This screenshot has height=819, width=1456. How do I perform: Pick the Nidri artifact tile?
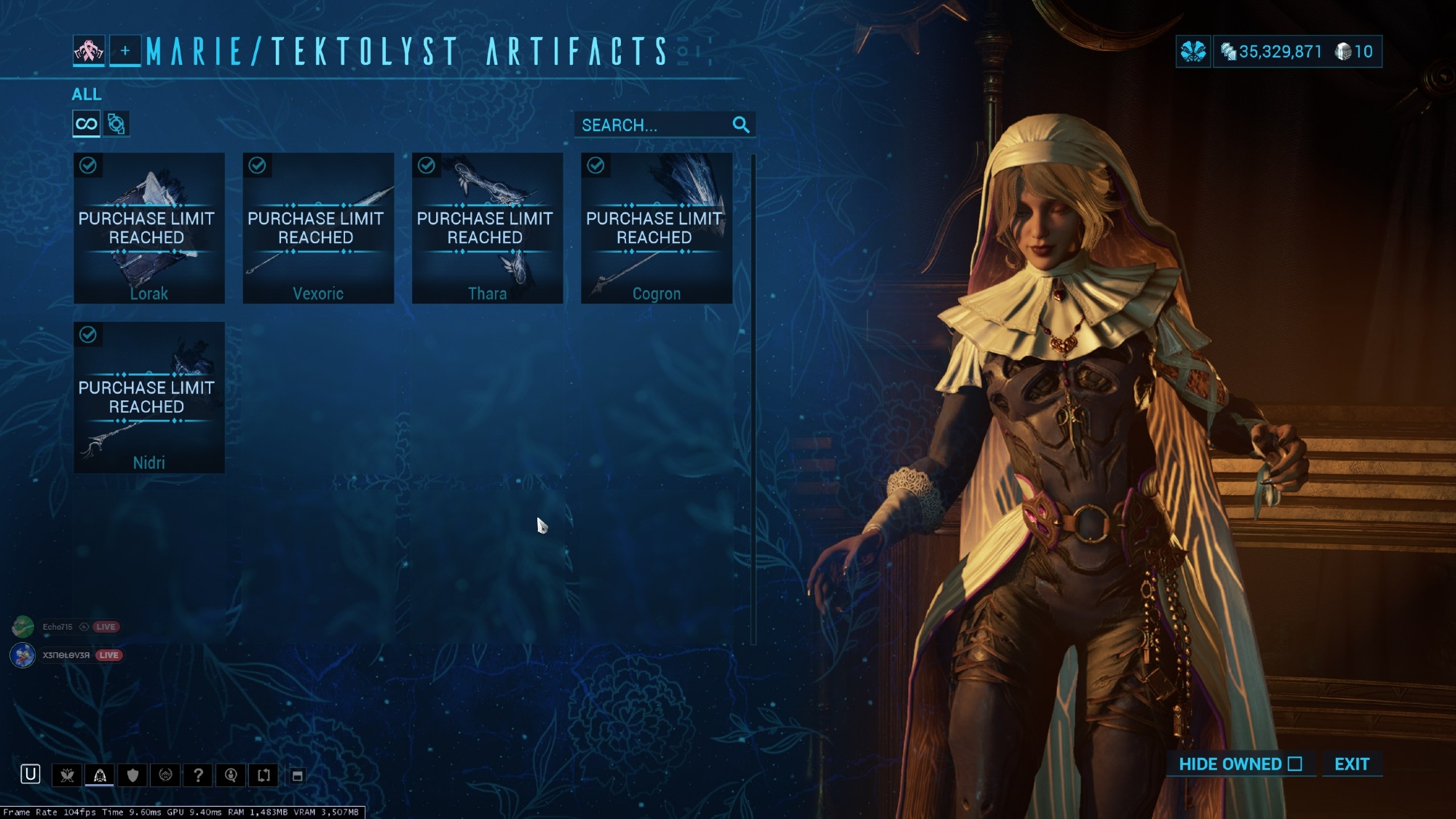click(x=149, y=397)
